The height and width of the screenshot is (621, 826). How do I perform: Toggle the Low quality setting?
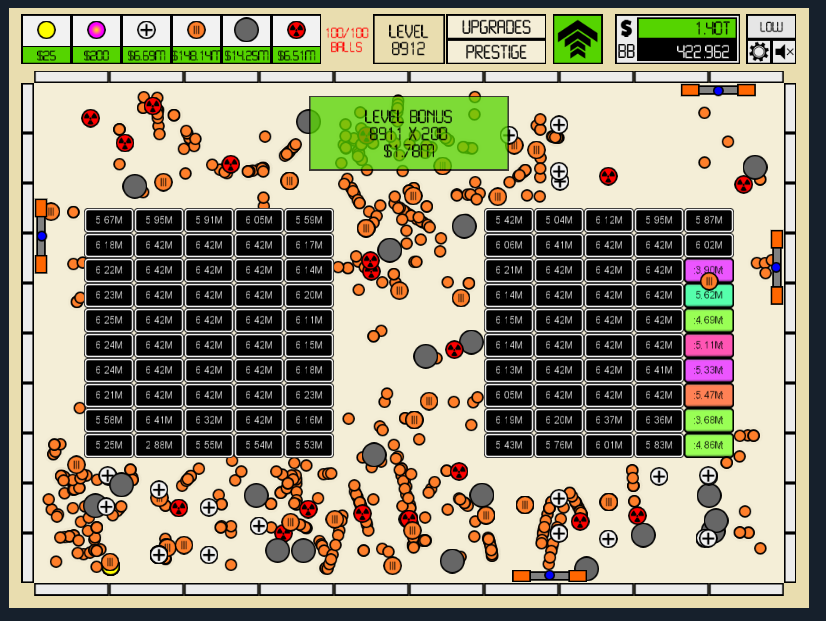771,27
